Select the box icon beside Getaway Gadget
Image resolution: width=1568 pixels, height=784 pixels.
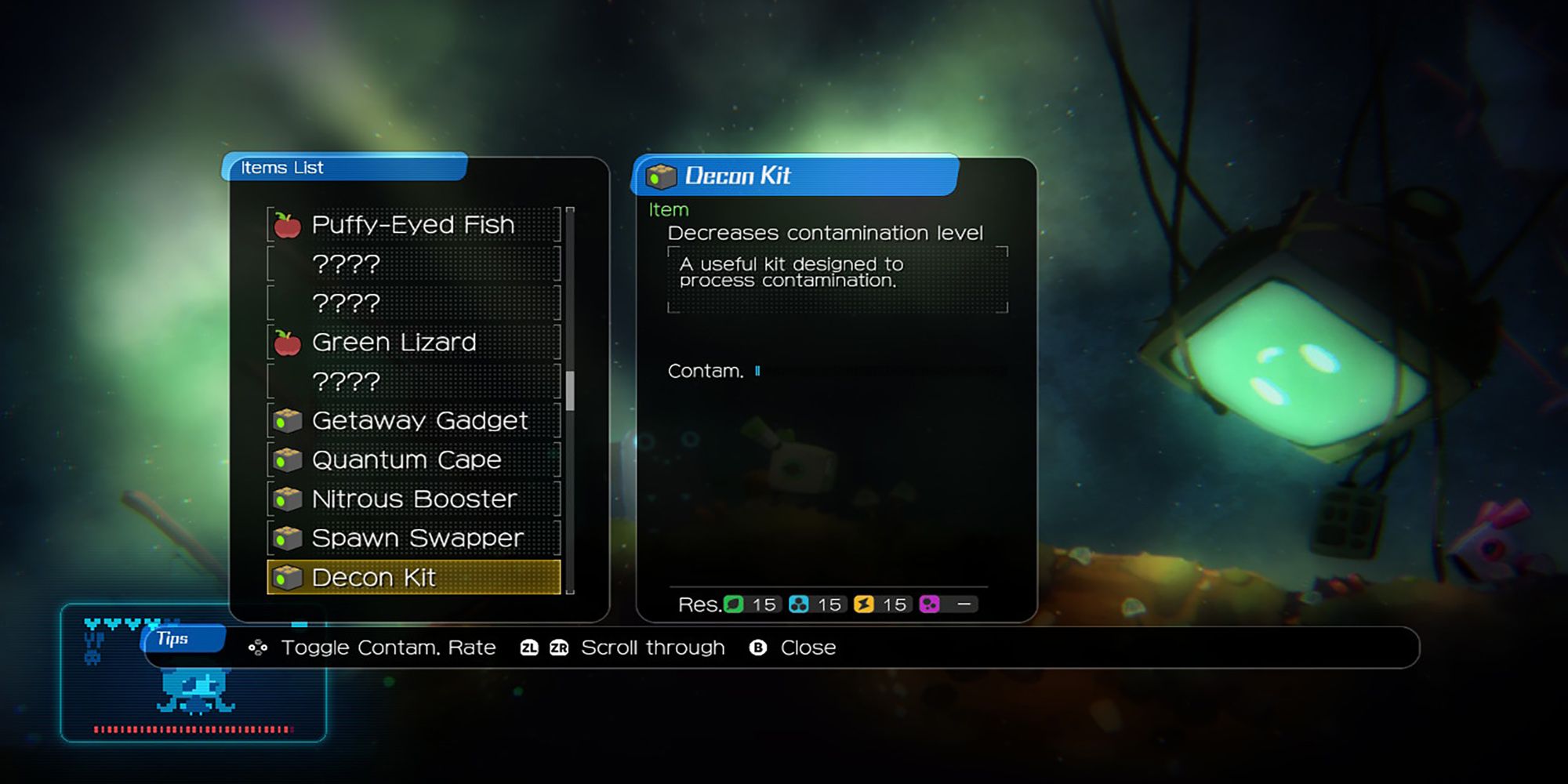(287, 419)
